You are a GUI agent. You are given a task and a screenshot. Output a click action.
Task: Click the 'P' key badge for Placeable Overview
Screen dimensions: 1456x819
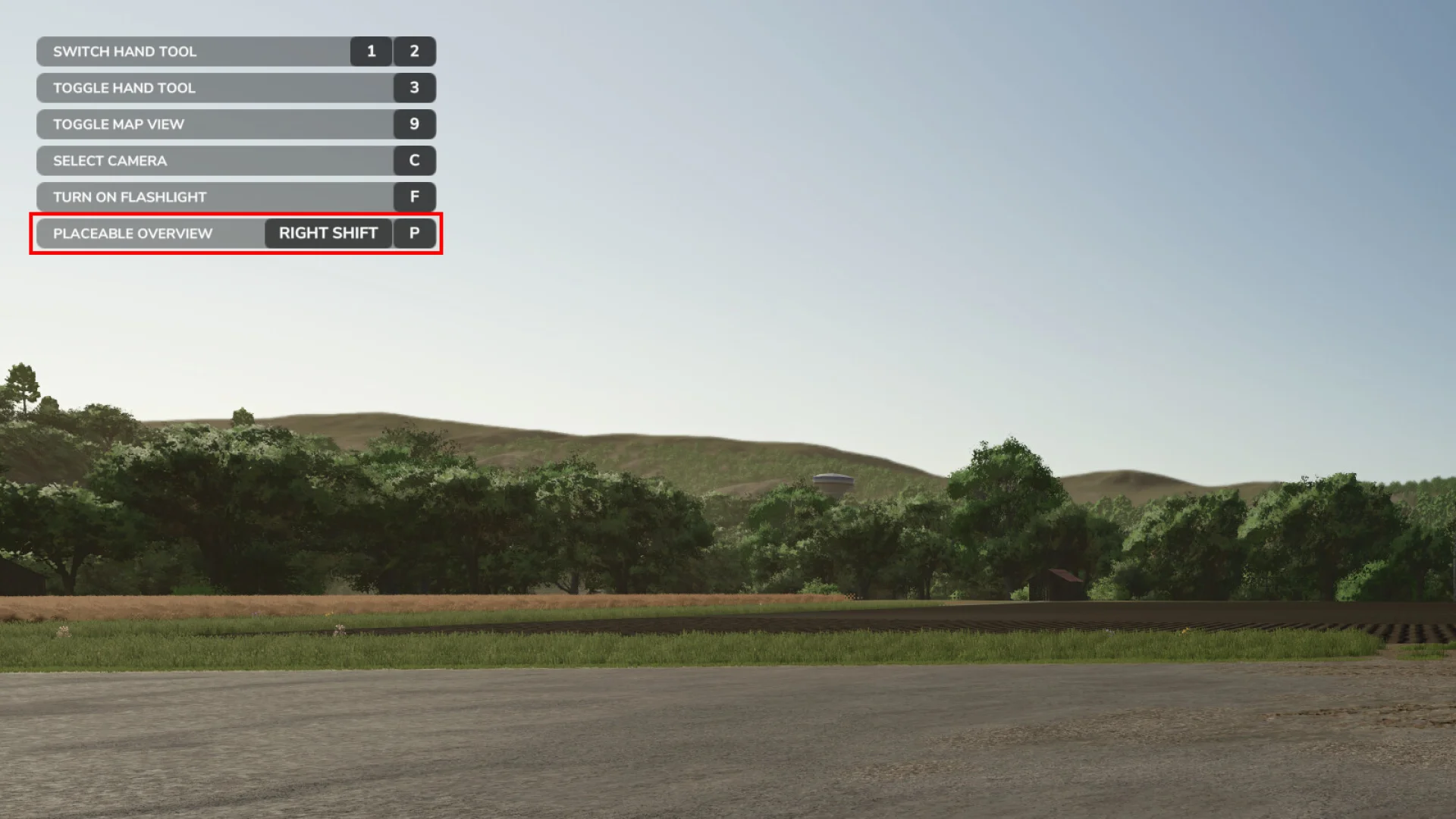[414, 234]
